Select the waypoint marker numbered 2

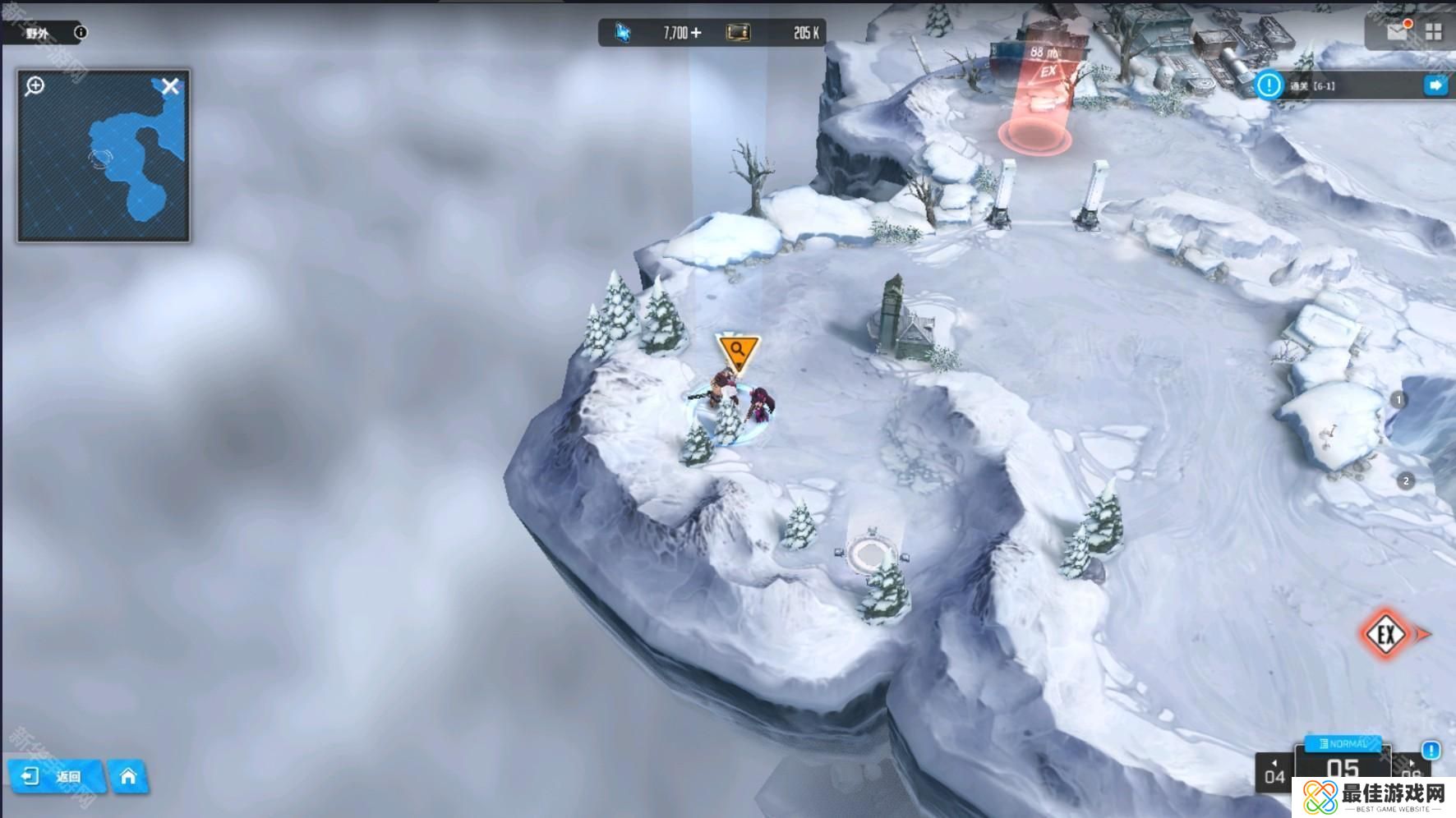click(1406, 481)
